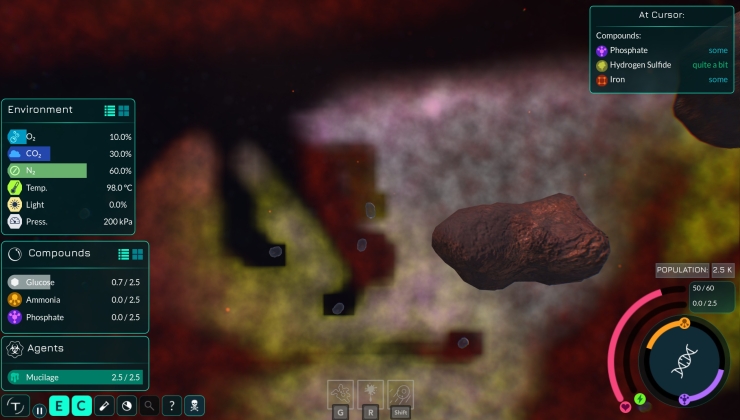Open the pie chart process panel
The width and height of the screenshot is (740, 420).
coord(127,406)
